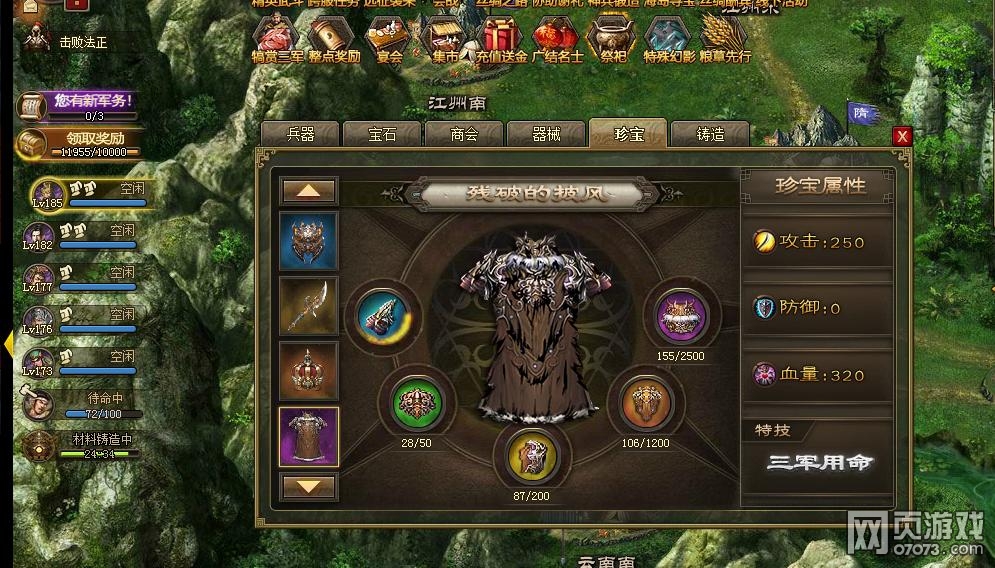Select the orange fragment slot showing 106/1200
Image resolution: width=995 pixels, height=568 pixels.
[645, 403]
